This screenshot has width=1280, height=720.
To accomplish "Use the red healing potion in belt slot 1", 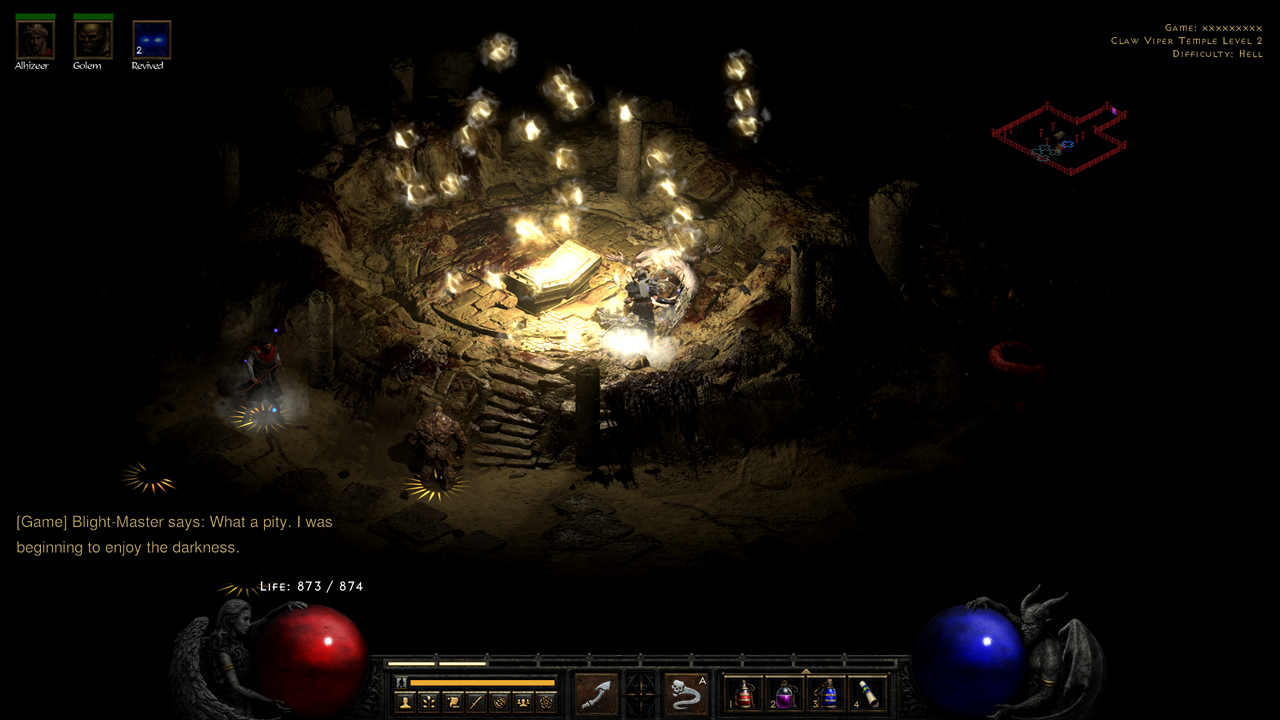I will (744, 694).
